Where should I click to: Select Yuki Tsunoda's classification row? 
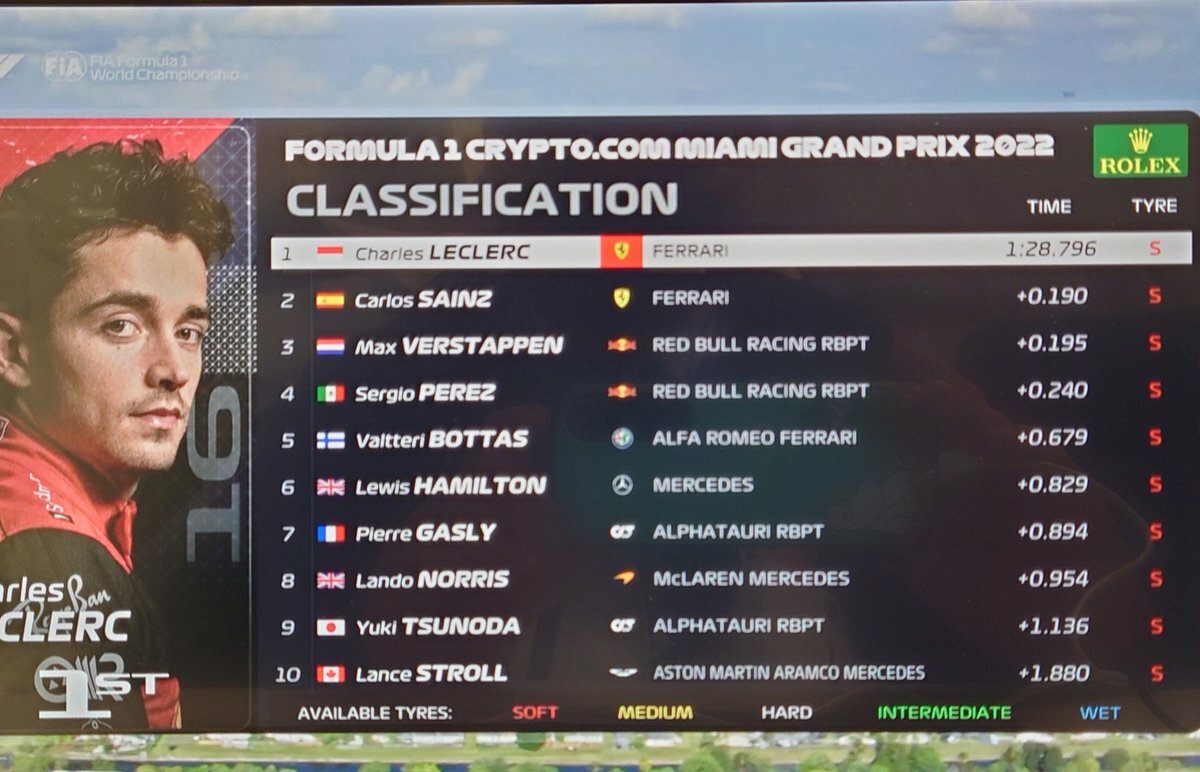(730, 626)
